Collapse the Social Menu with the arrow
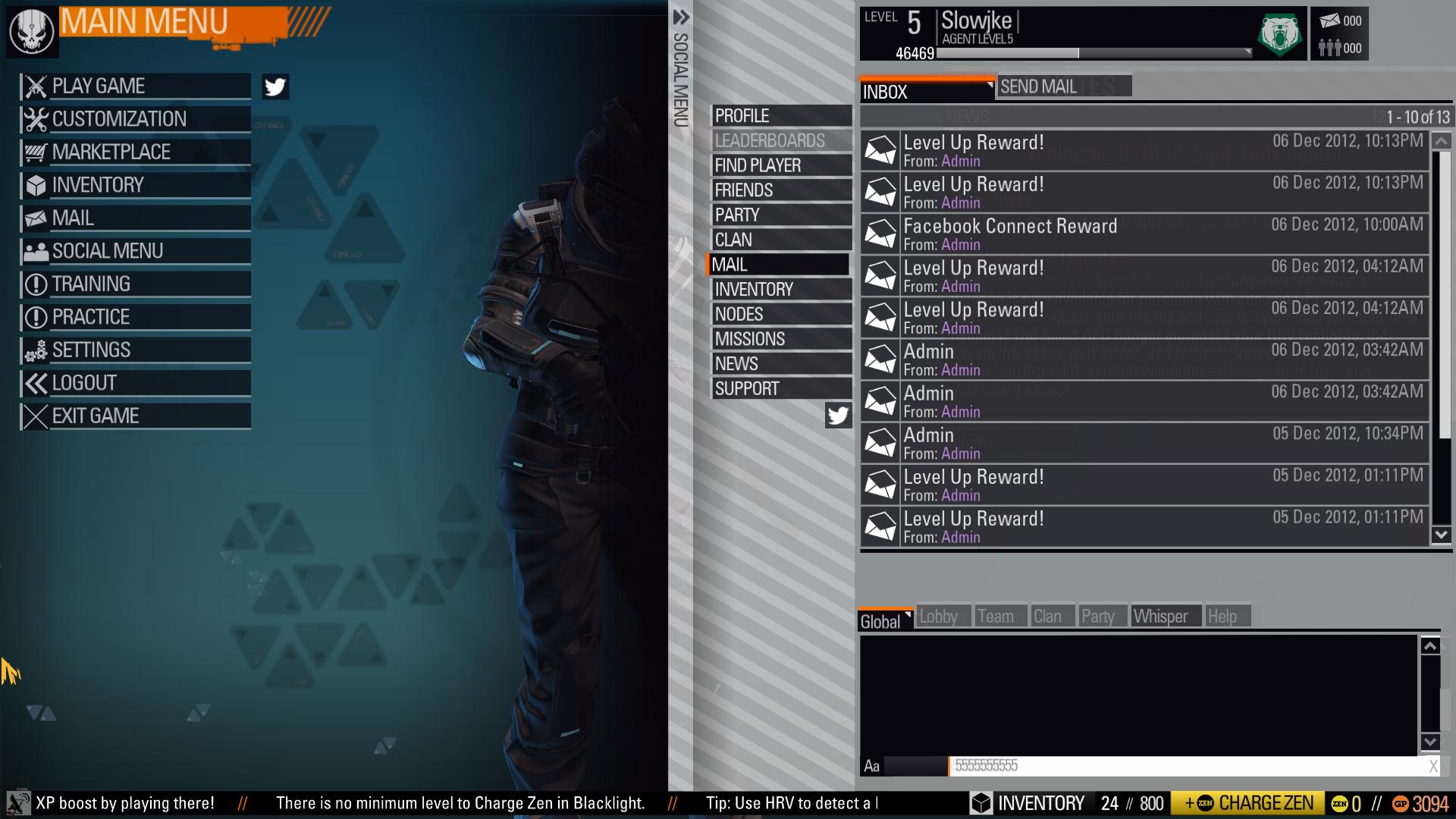This screenshot has height=819, width=1456. 680,17
